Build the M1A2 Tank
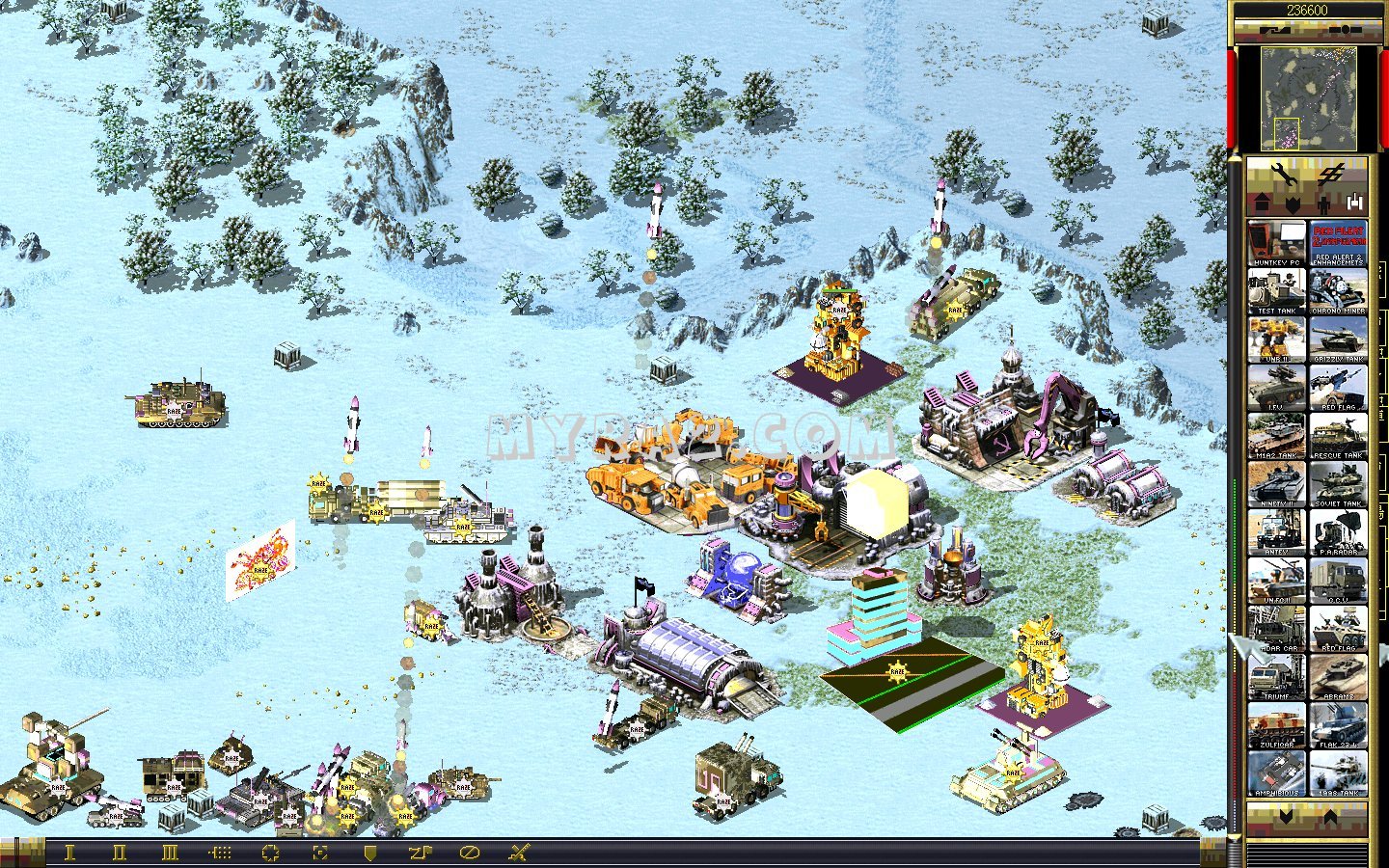The width and height of the screenshot is (1389, 868). pos(1276,436)
